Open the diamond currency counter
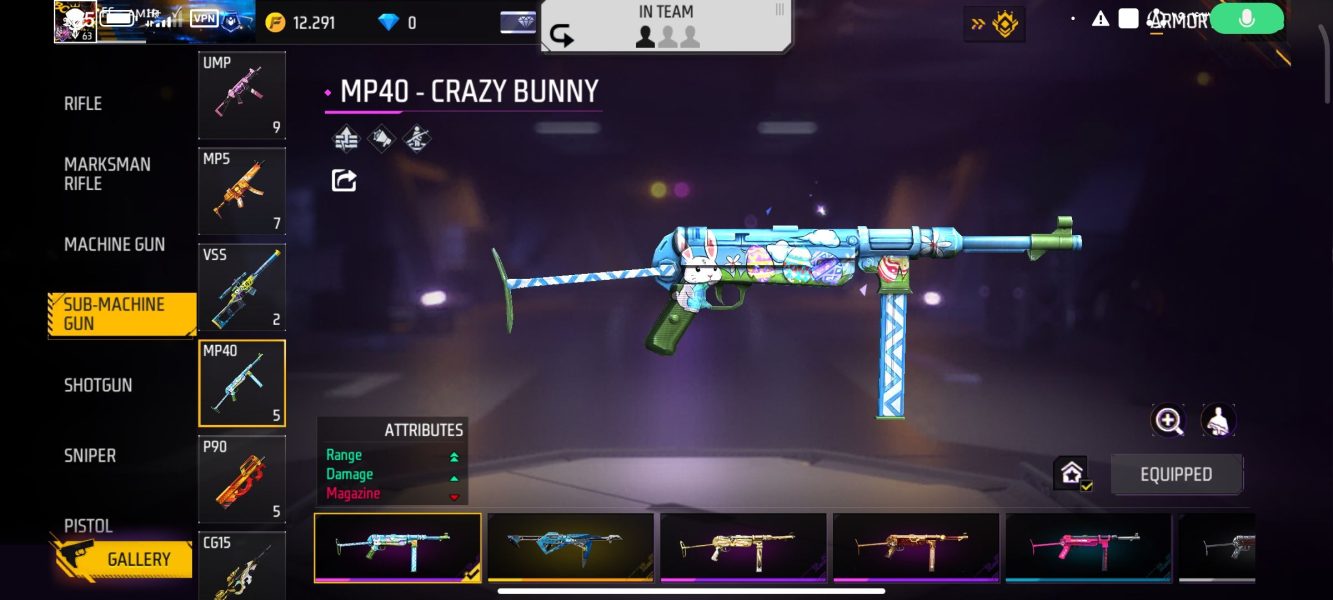This screenshot has height=600, width=1333. pos(398,22)
